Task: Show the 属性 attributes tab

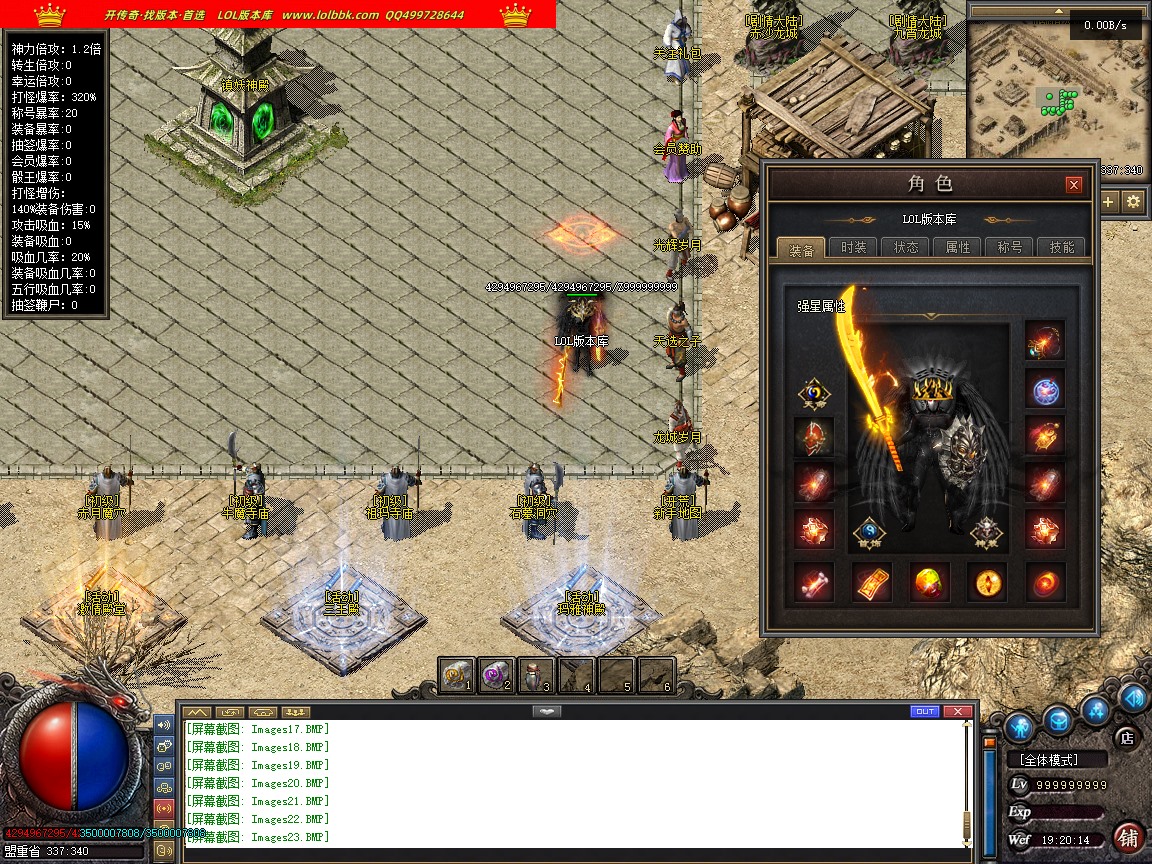Action: [x=958, y=248]
